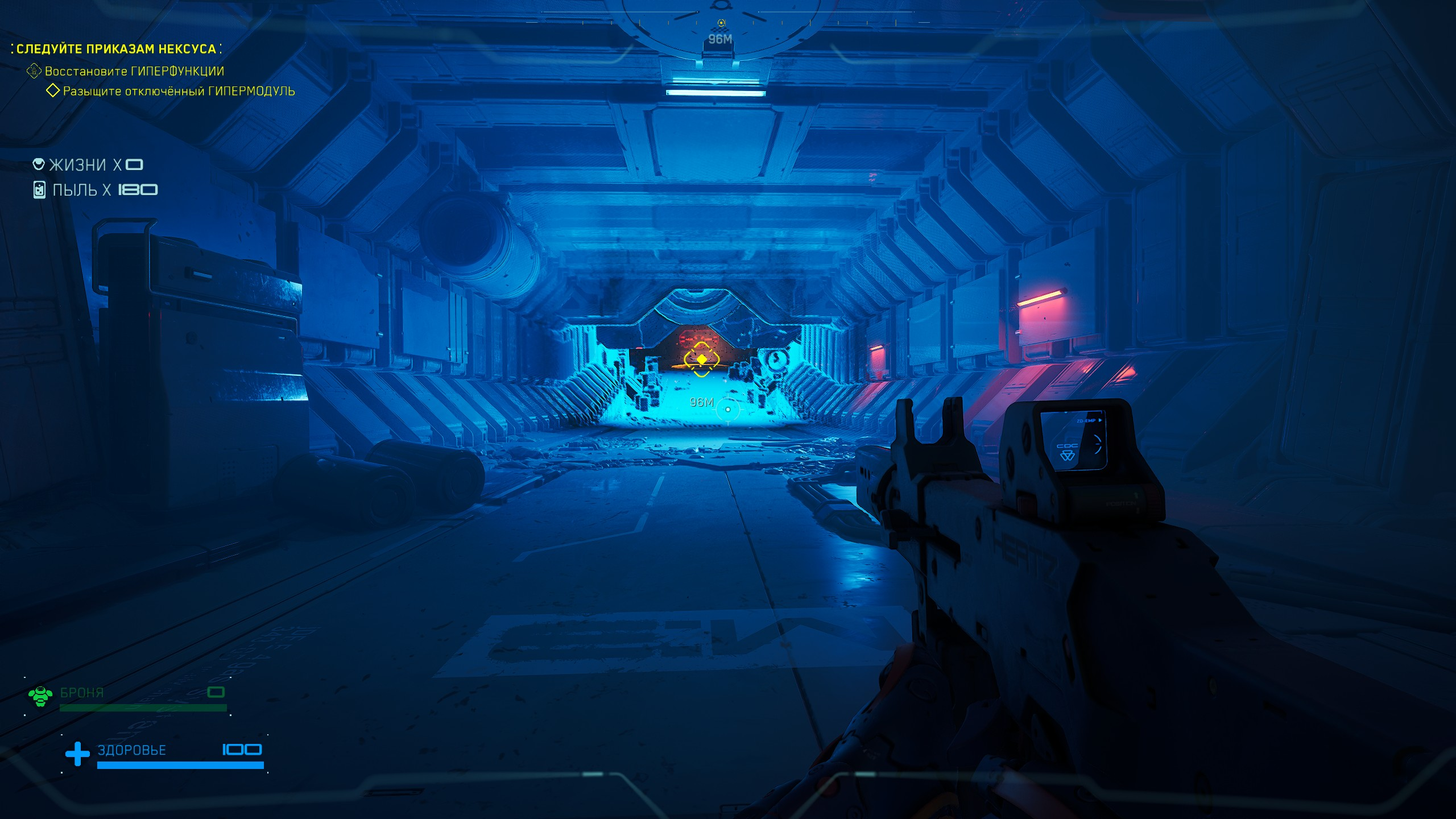Click the compass waypoint icon above 96M
Image resolution: width=1456 pixels, height=819 pixels.
pyautogui.click(x=721, y=23)
